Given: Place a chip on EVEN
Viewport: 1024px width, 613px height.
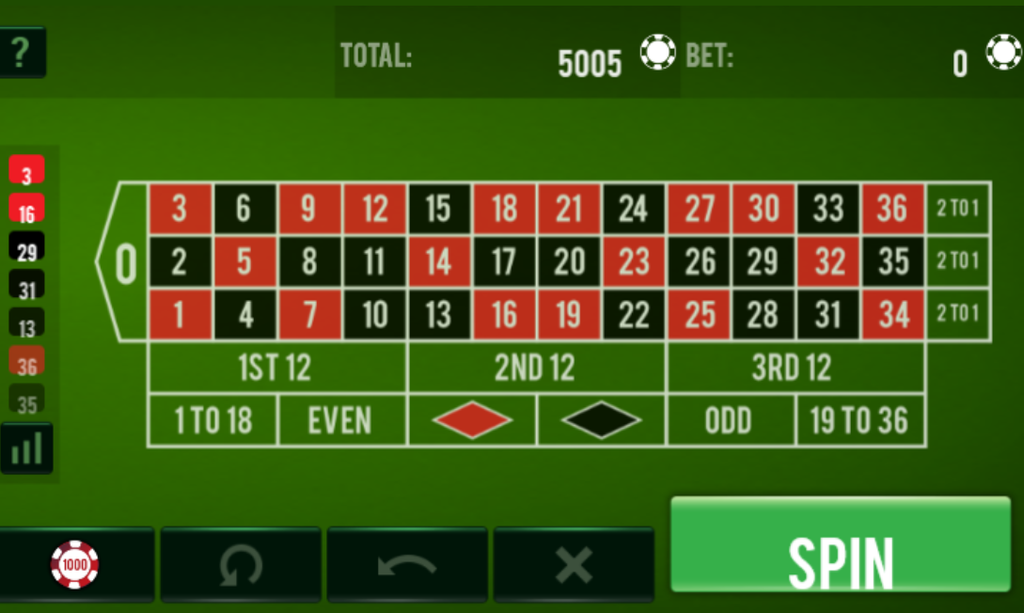Looking at the screenshot, I should tap(341, 421).
